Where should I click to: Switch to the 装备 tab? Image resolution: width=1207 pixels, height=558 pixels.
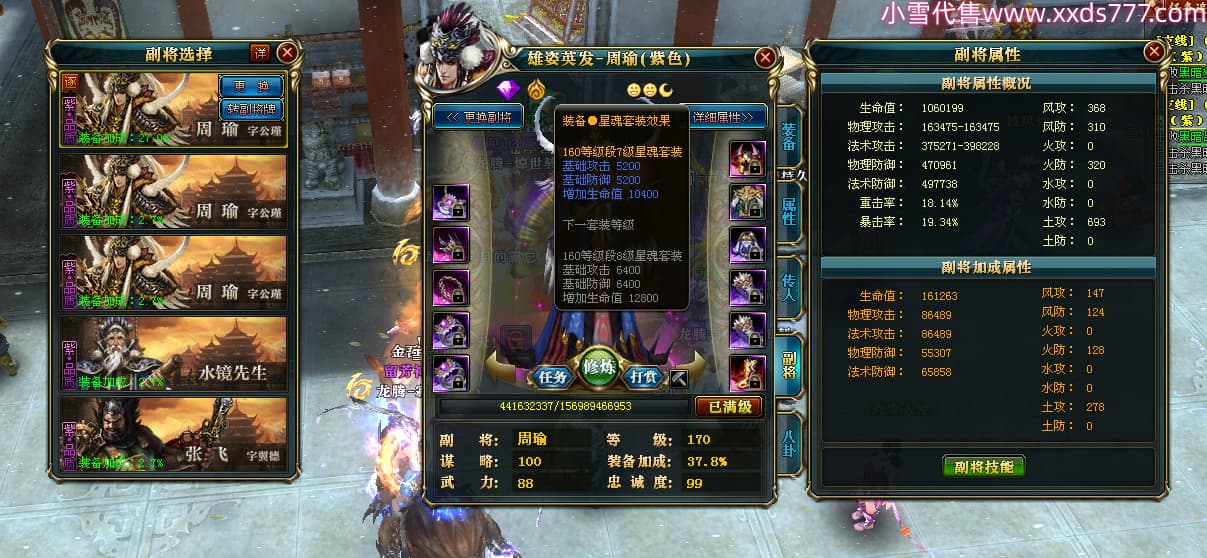tap(789, 137)
